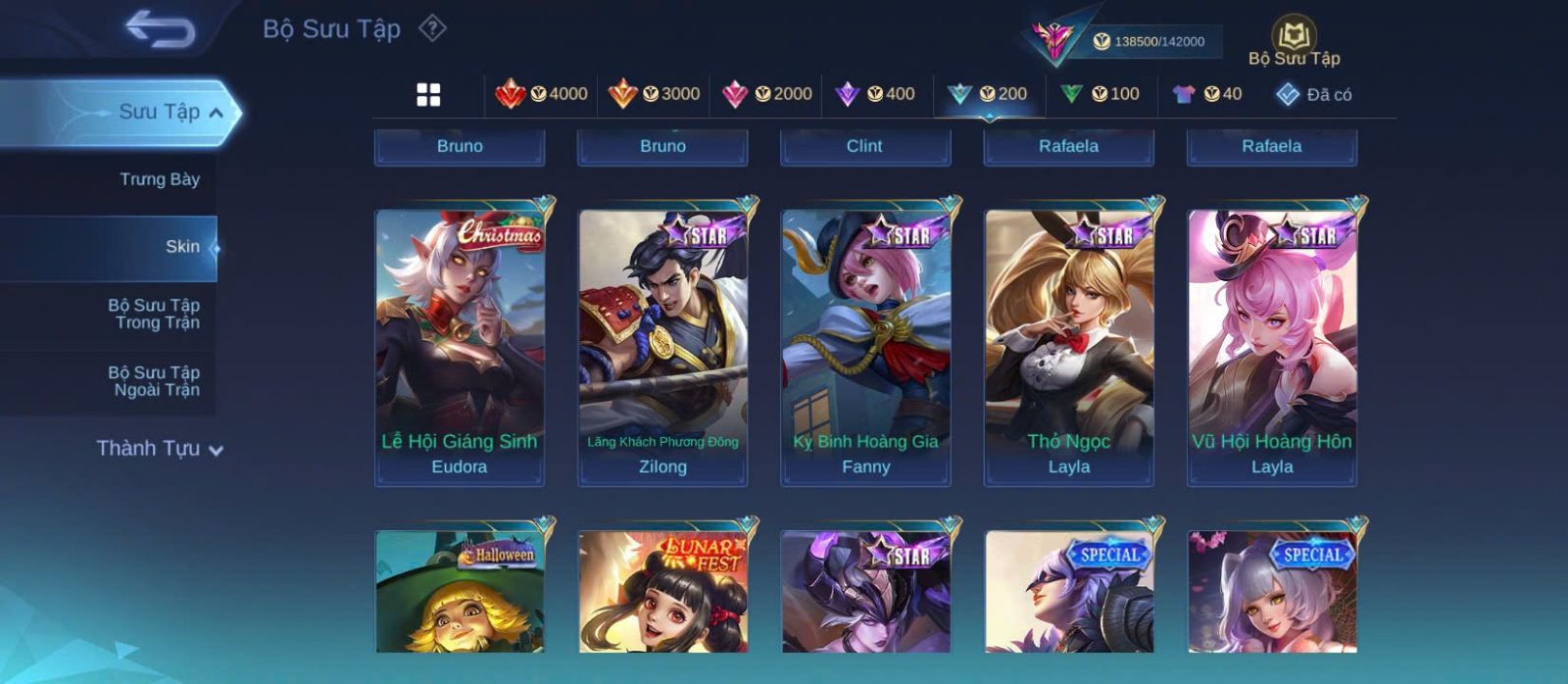The width and height of the screenshot is (1568, 684).
Task: Select the 100 point tier tab
Action: click(x=1100, y=94)
